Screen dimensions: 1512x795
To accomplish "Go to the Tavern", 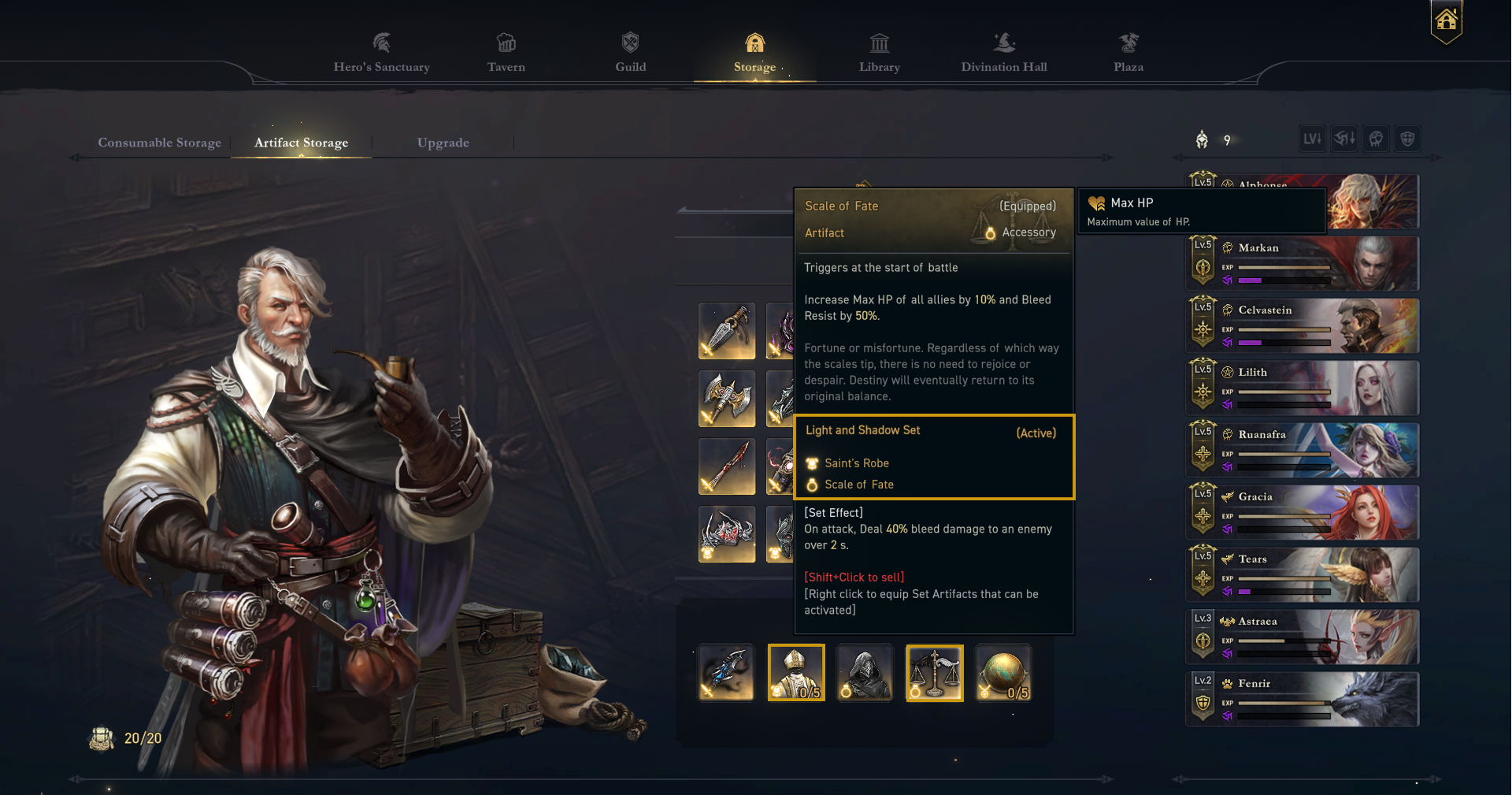I will pos(506,54).
